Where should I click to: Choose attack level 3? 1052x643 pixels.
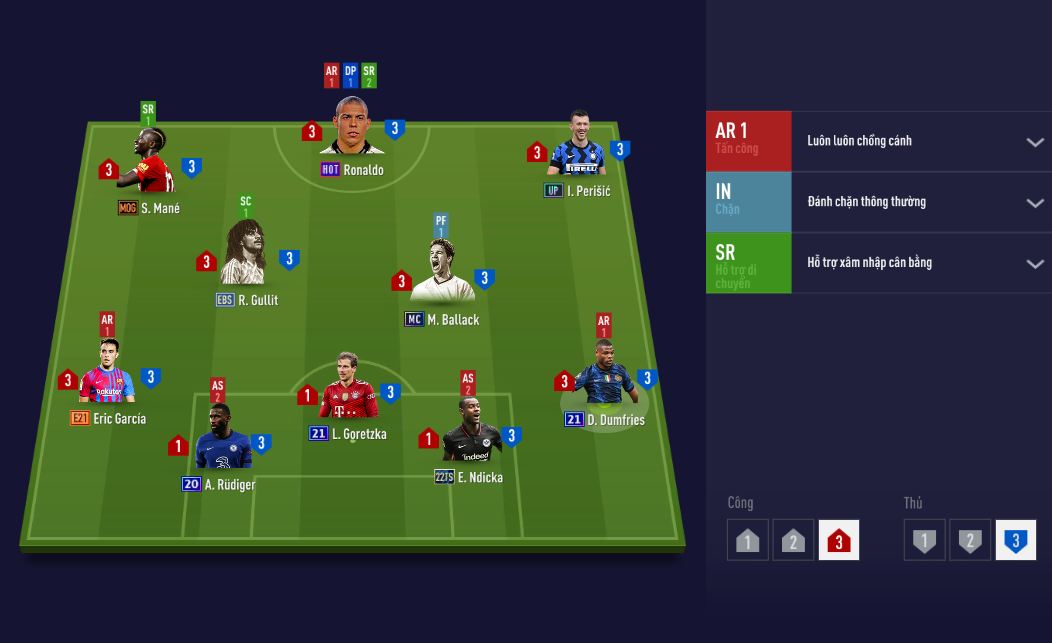pos(838,541)
